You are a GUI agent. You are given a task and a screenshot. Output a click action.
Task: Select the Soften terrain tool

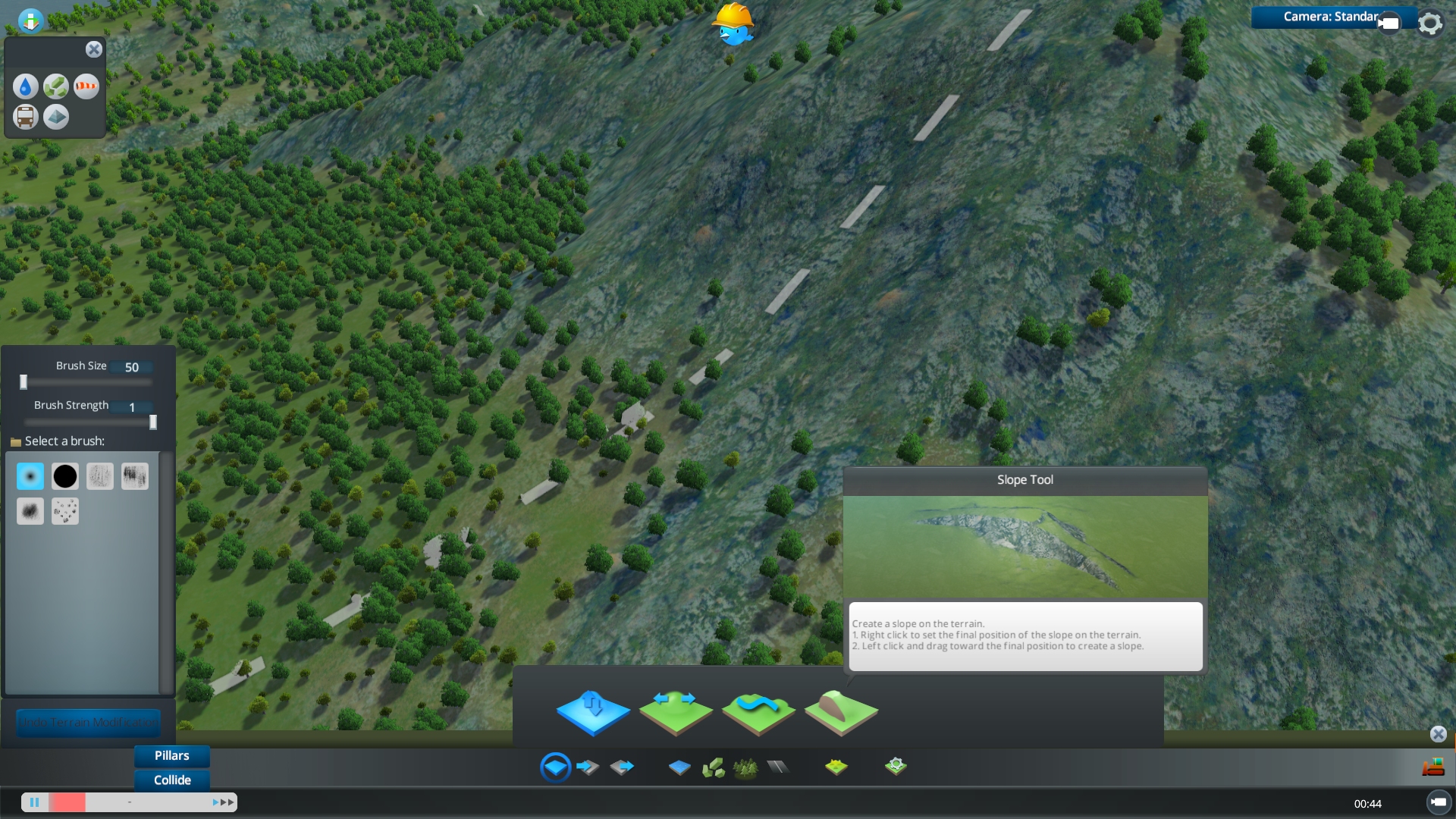pyautogui.click(x=758, y=711)
